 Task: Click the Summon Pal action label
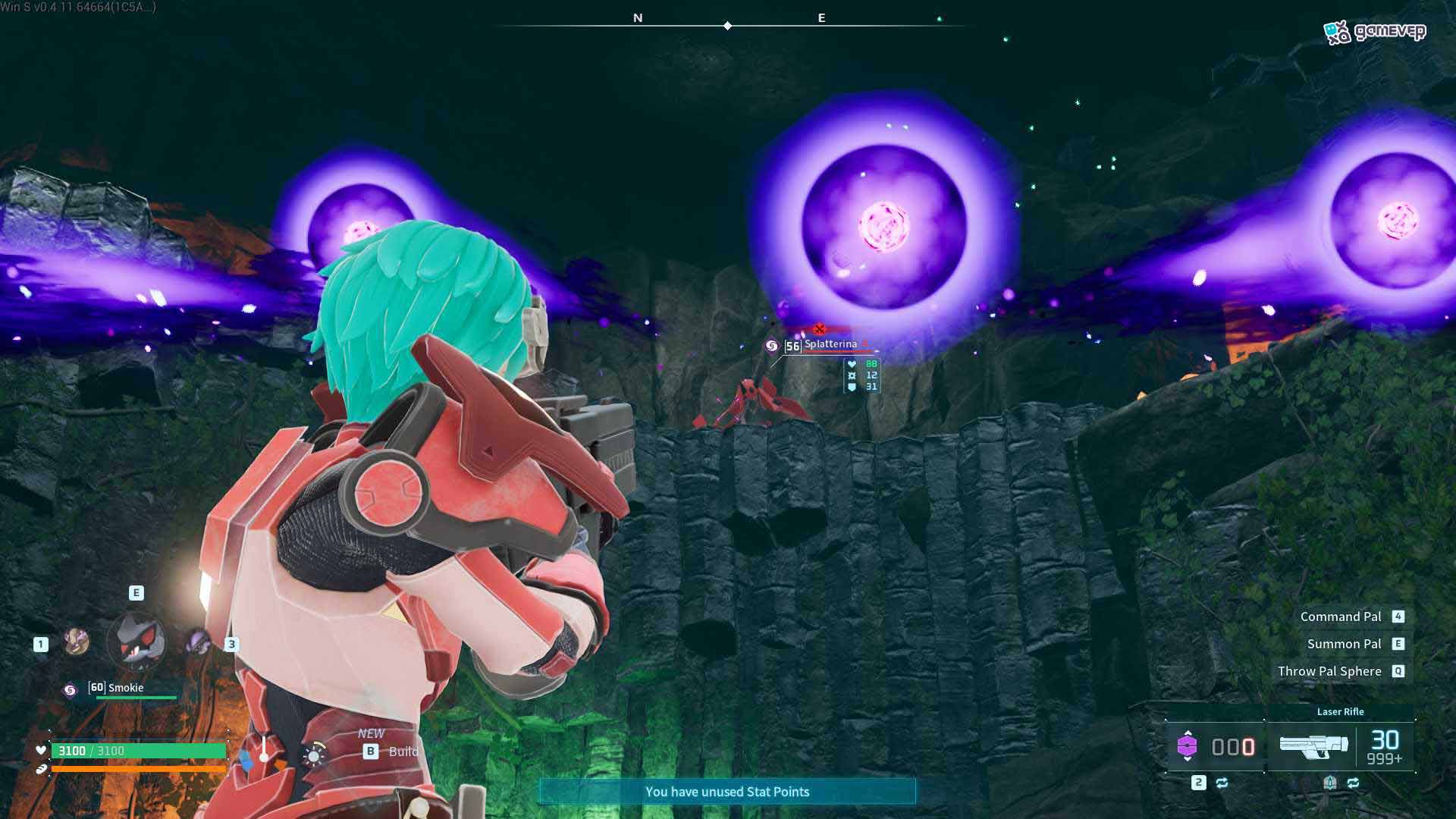(x=1344, y=644)
